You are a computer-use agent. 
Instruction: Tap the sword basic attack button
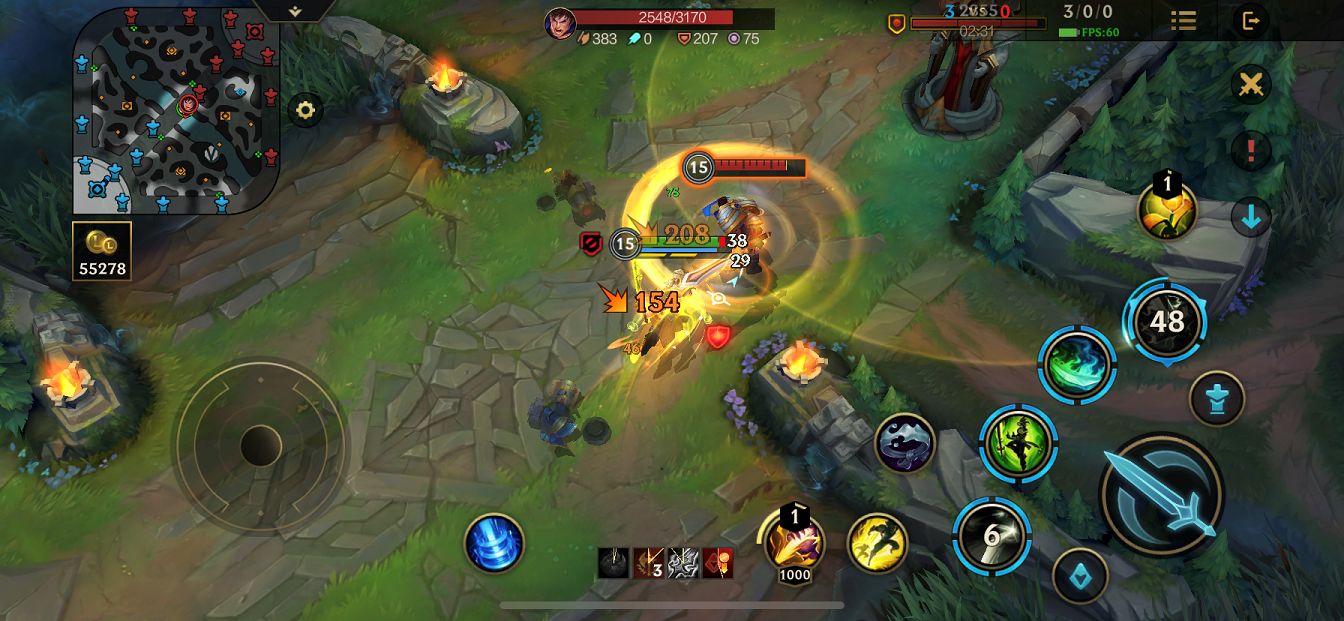pyautogui.click(x=1161, y=493)
